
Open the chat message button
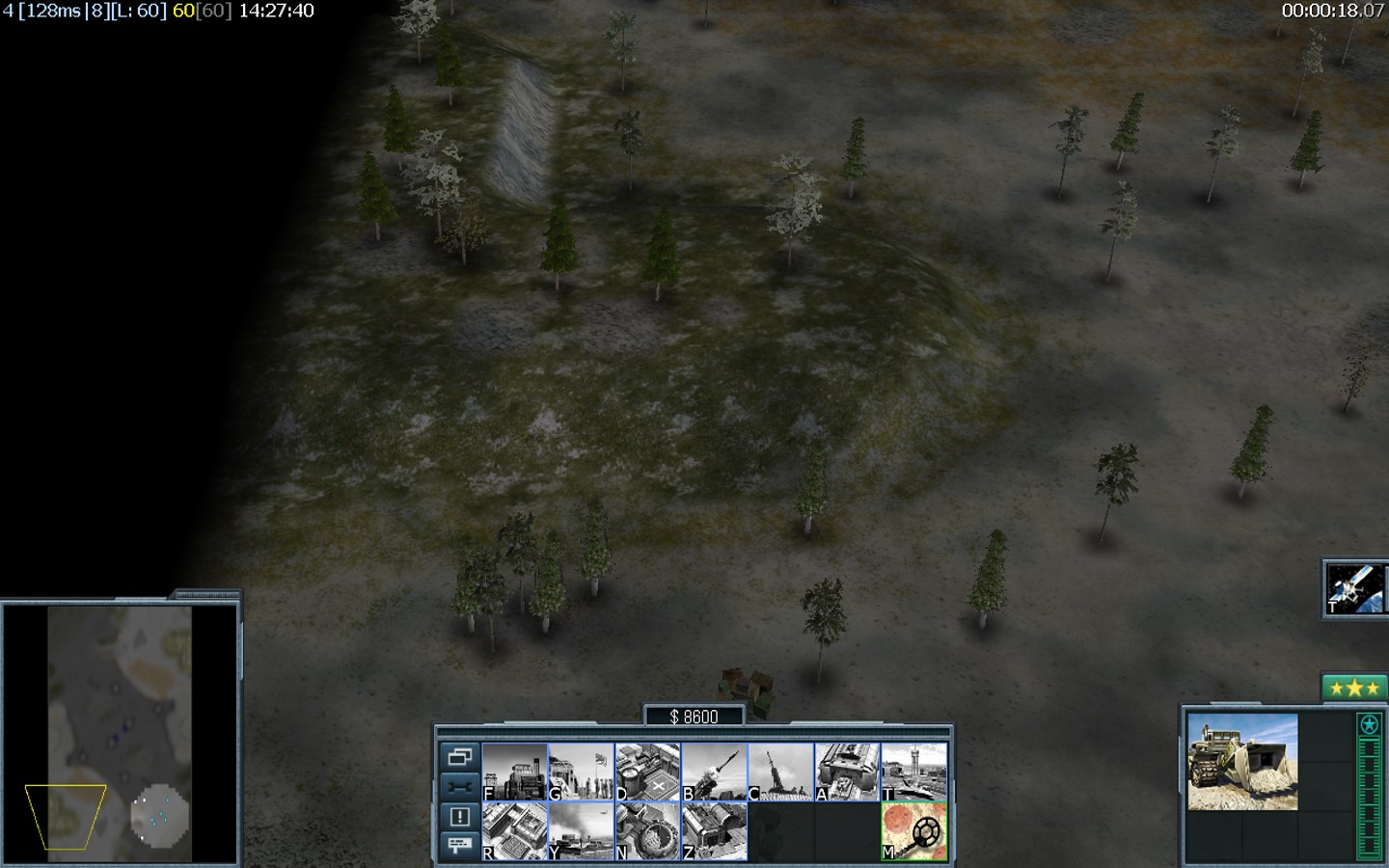pos(459,845)
